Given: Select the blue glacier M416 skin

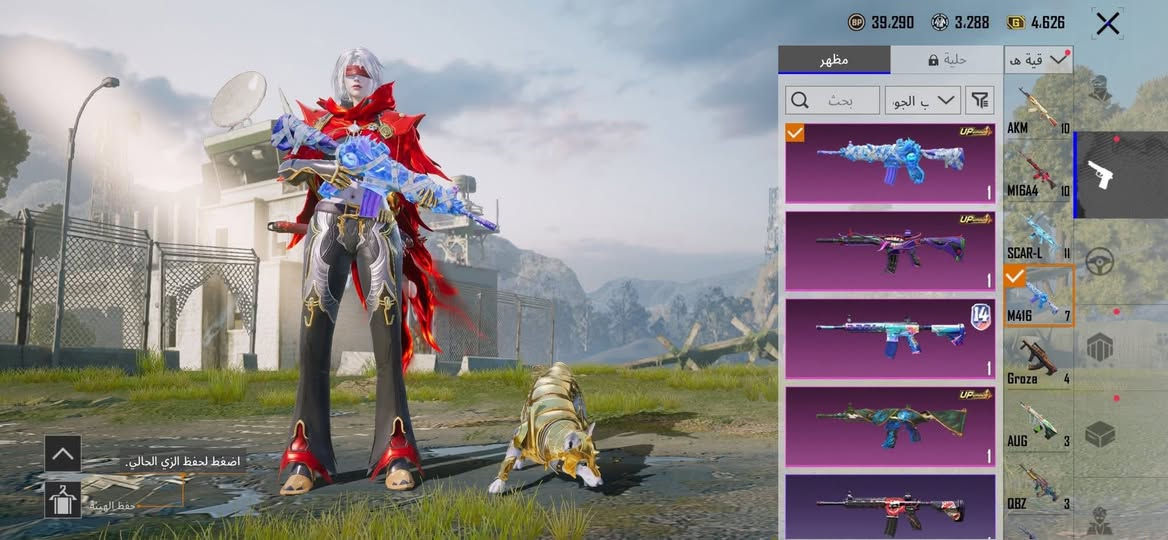Looking at the screenshot, I should [x=890, y=163].
